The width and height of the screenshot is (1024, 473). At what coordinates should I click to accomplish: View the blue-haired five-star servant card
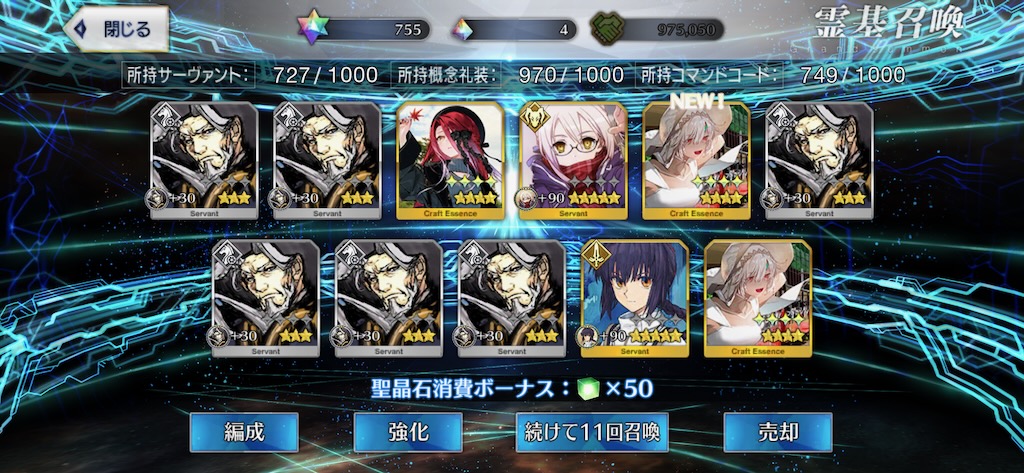[634, 298]
